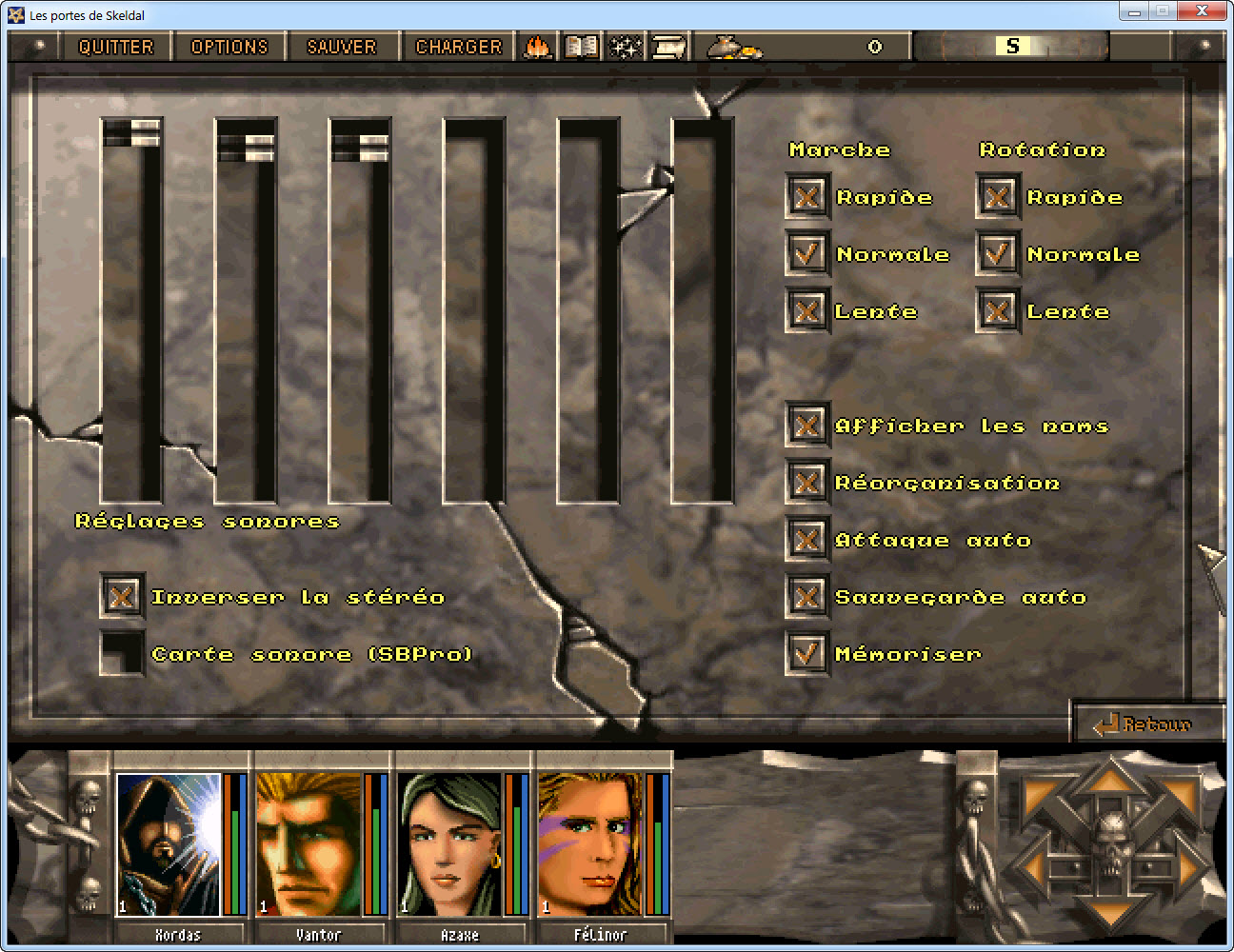Select CHARGER to load a game
This screenshot has width=1234, height=952.
click(458, 47)
